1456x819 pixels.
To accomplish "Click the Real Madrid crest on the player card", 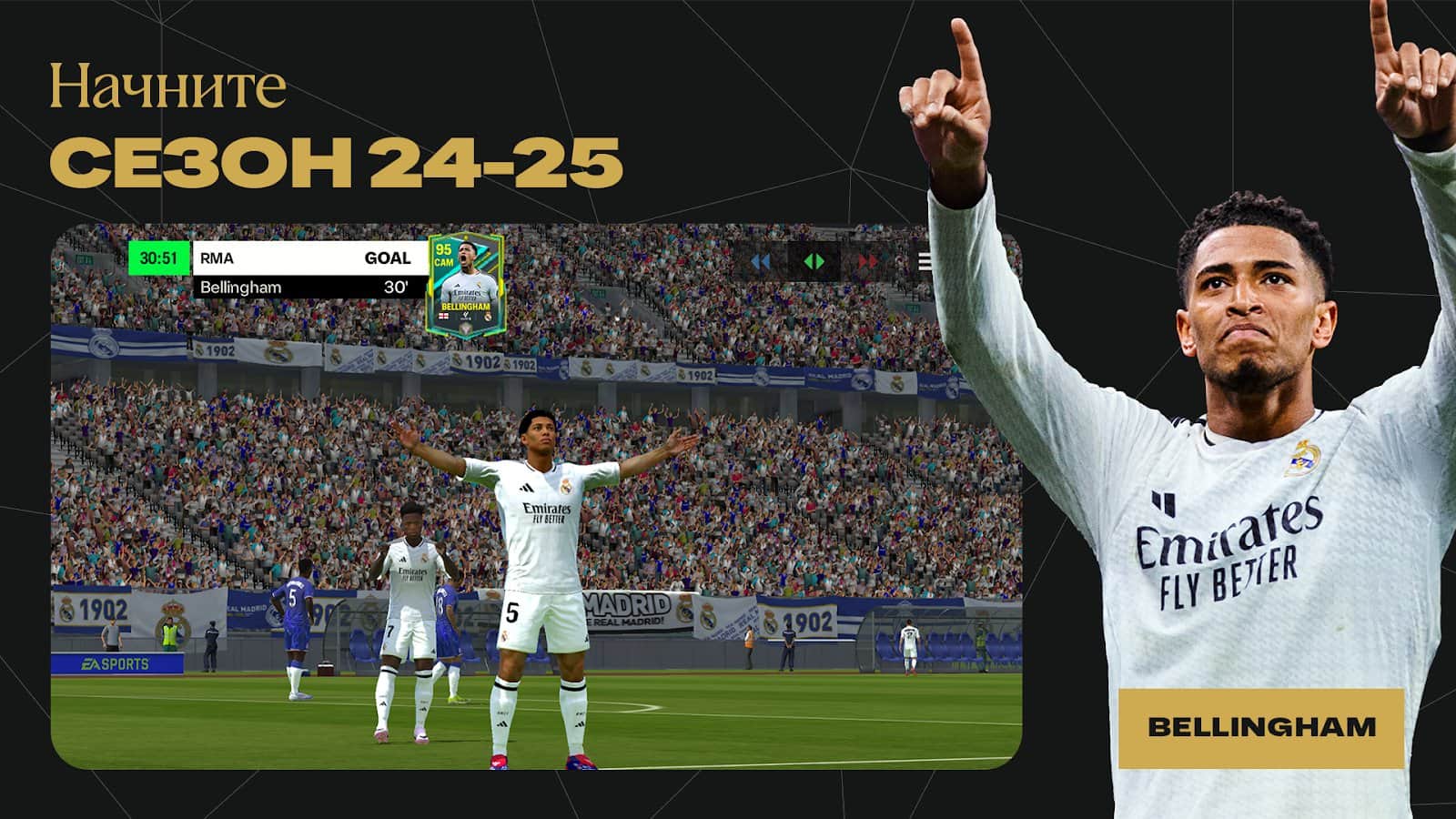I will click(x=488, y=316).
